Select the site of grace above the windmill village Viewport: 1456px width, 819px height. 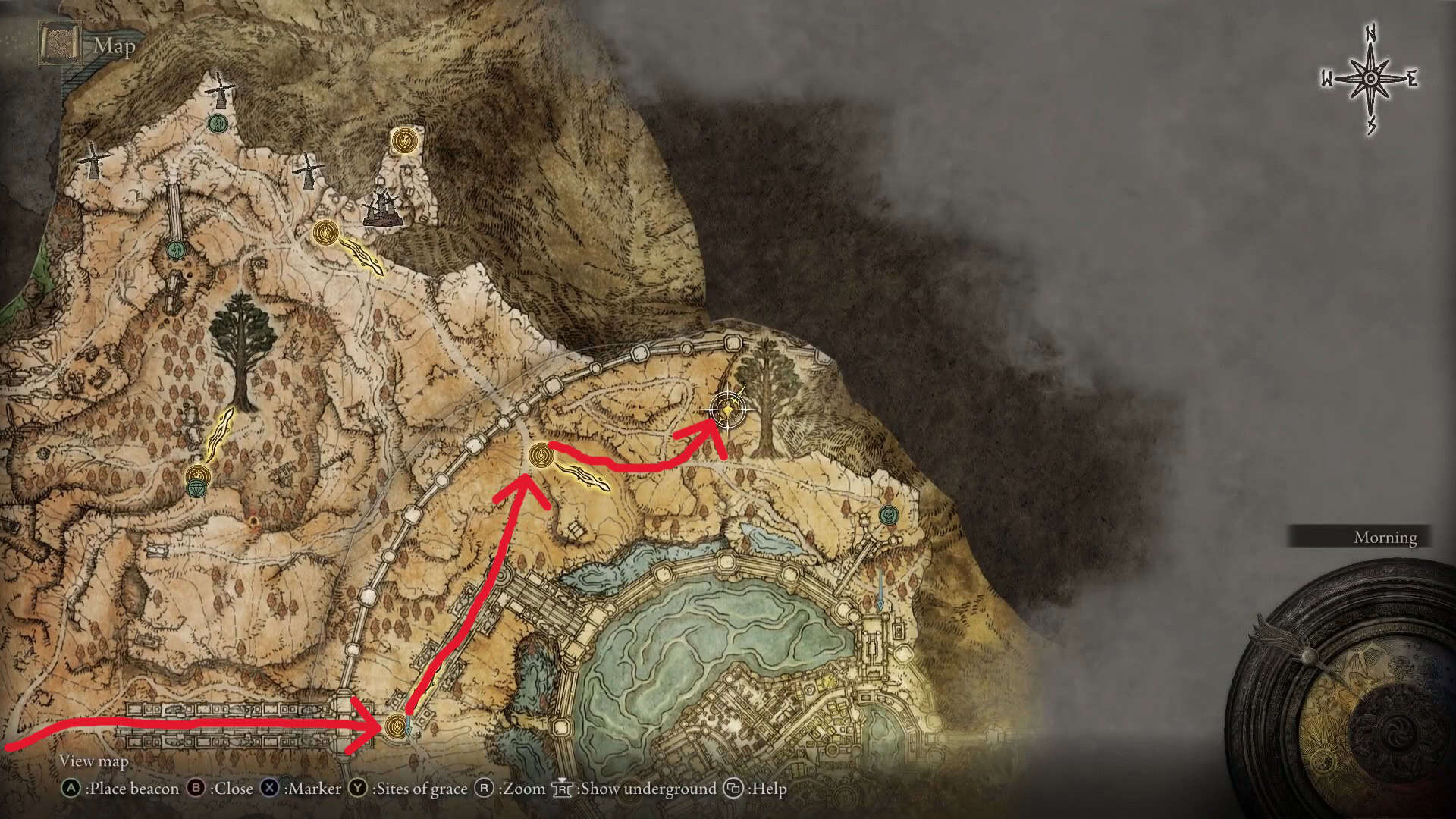pyautogui.click(x=403, y=140)
